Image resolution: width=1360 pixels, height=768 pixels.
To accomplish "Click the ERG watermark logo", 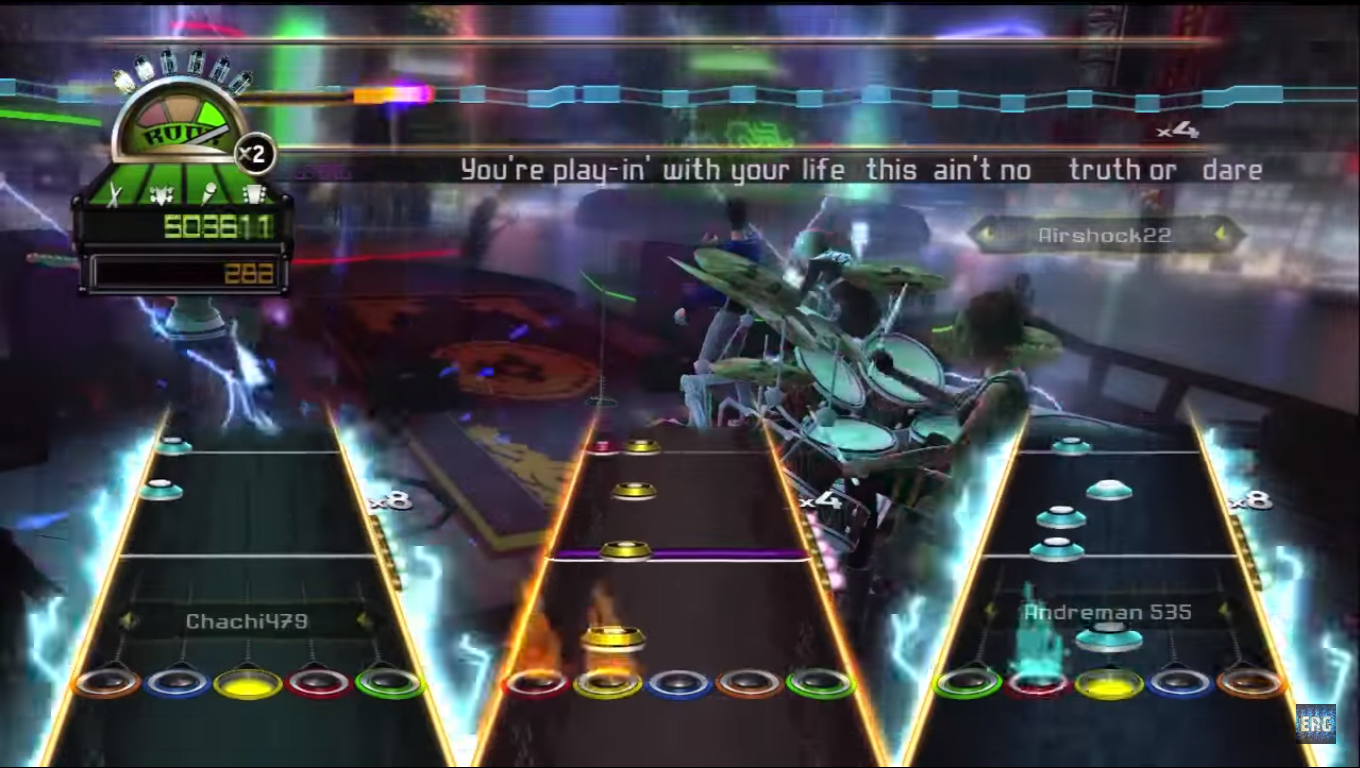I will [x=1315, y=723].
